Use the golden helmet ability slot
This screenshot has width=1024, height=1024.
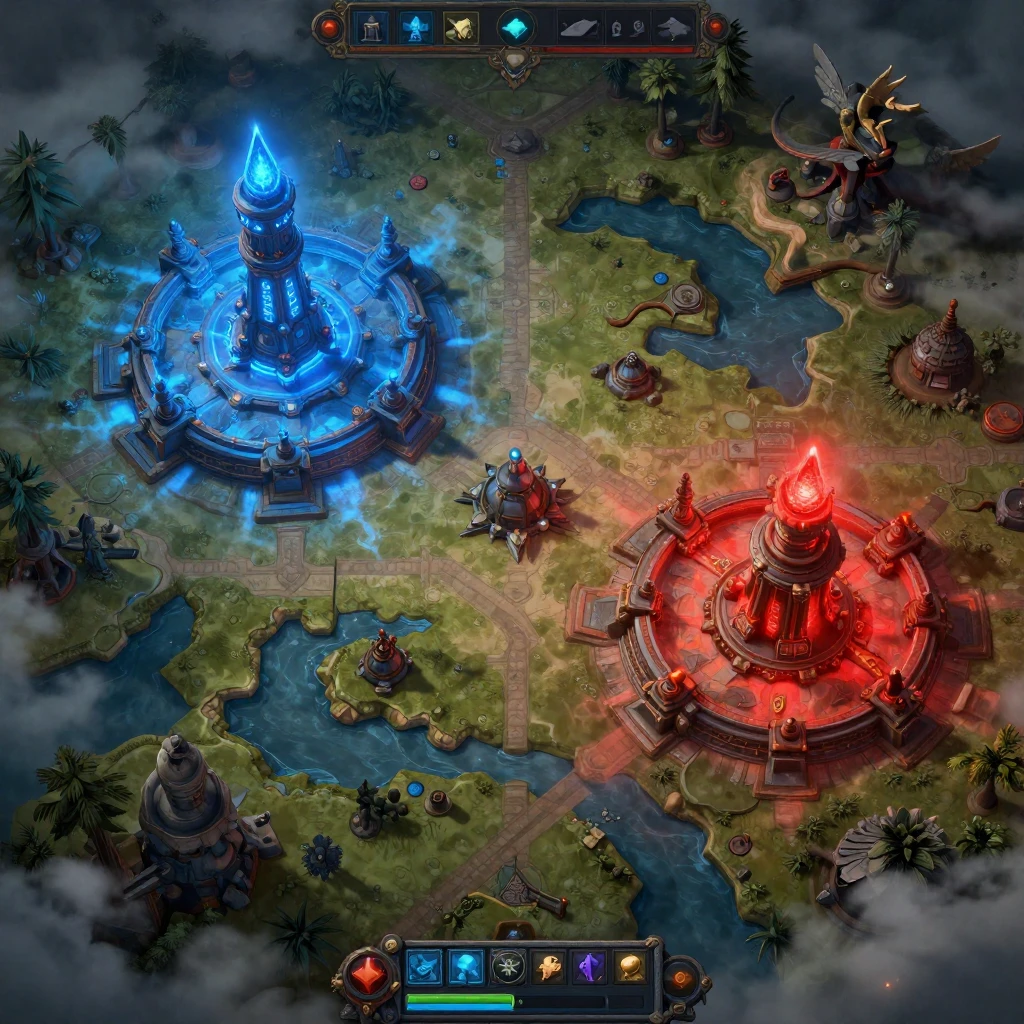630,967
